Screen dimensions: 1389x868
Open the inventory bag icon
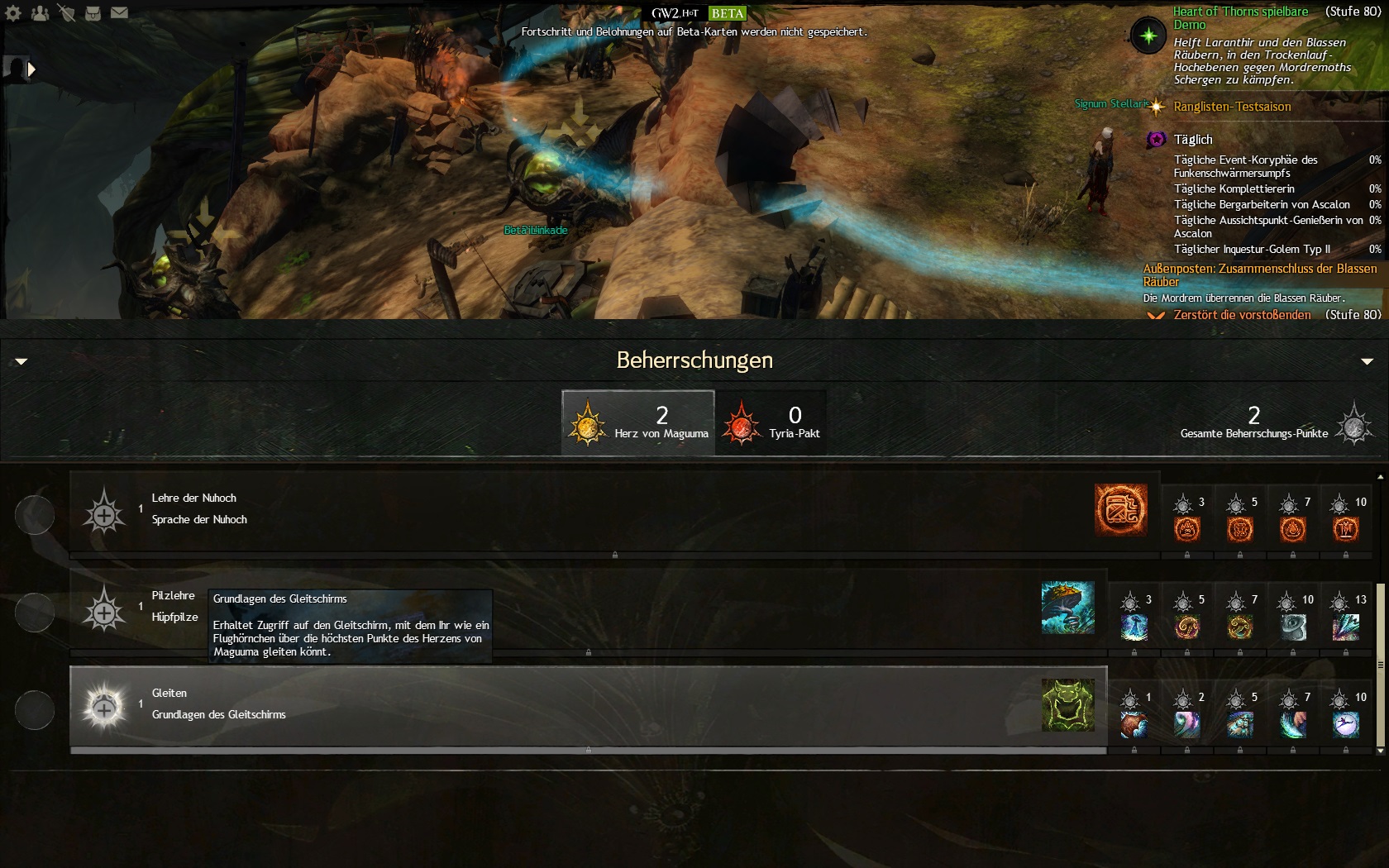click(93, 13)
